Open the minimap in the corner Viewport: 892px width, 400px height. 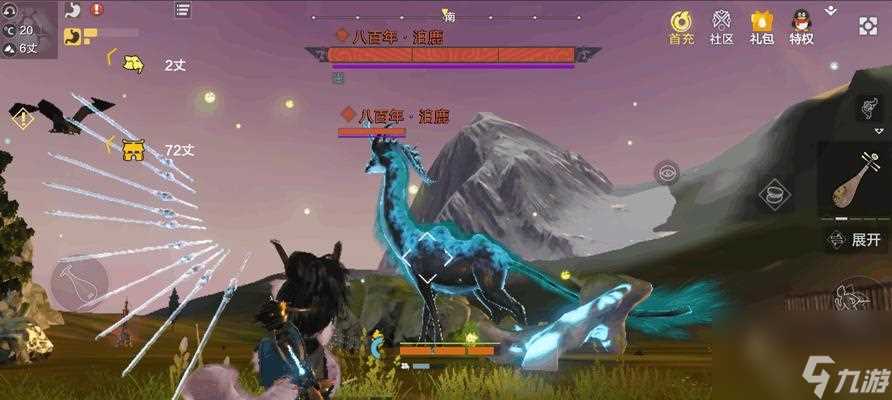pyautogui.click(x=29, y=29)
